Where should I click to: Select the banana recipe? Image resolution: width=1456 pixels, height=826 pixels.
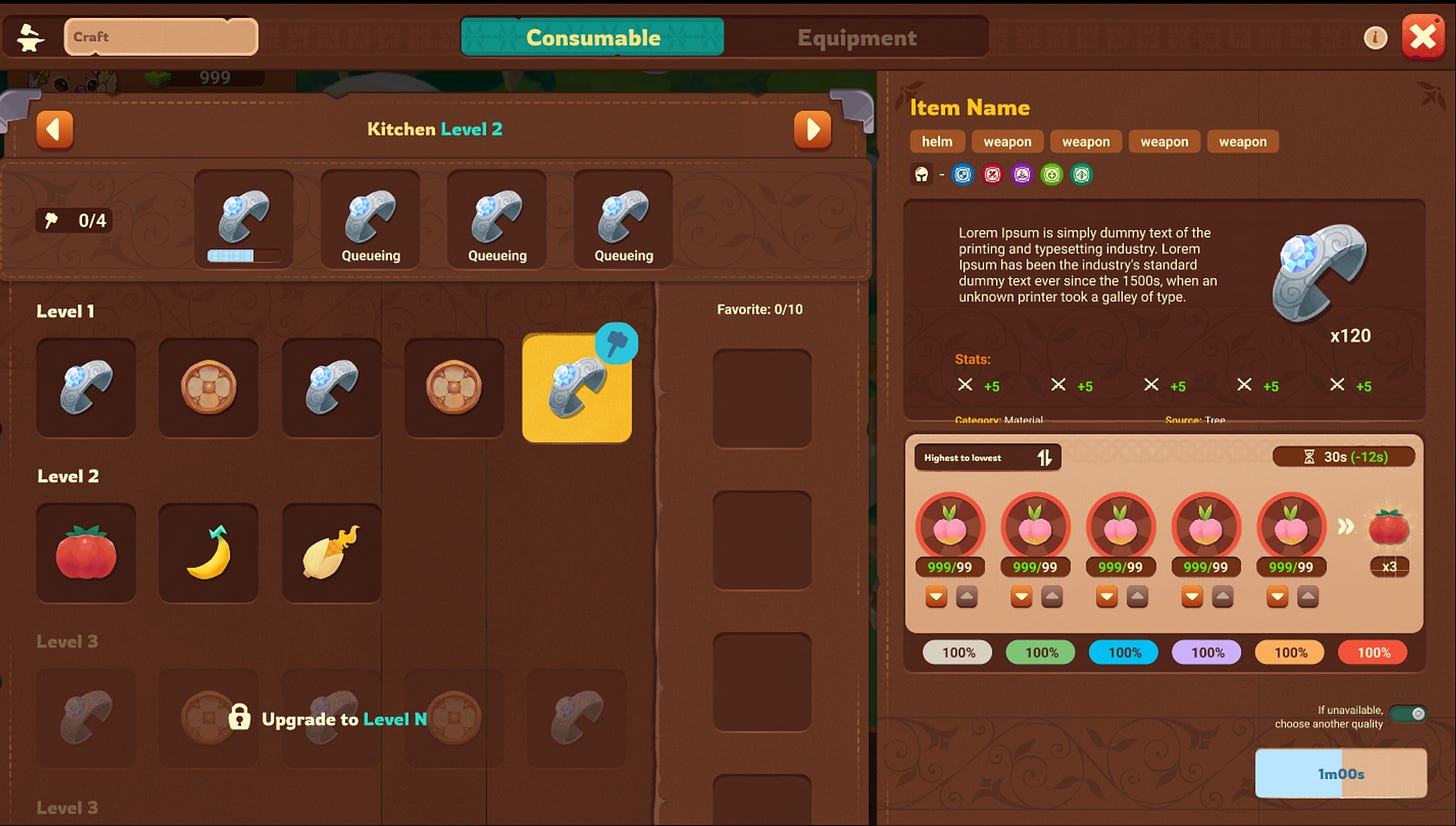208,552
